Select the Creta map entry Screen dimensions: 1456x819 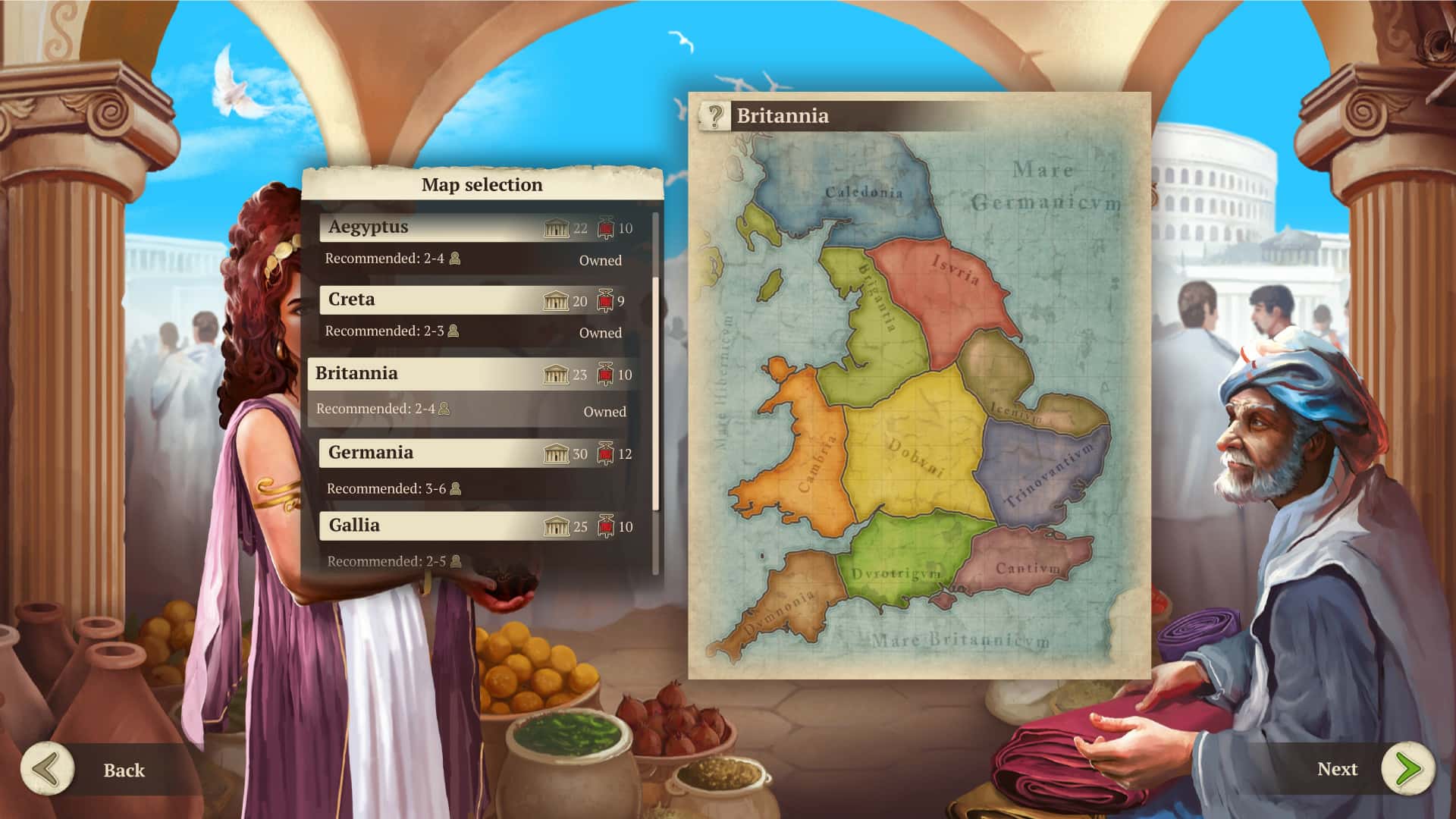[425, 300]
